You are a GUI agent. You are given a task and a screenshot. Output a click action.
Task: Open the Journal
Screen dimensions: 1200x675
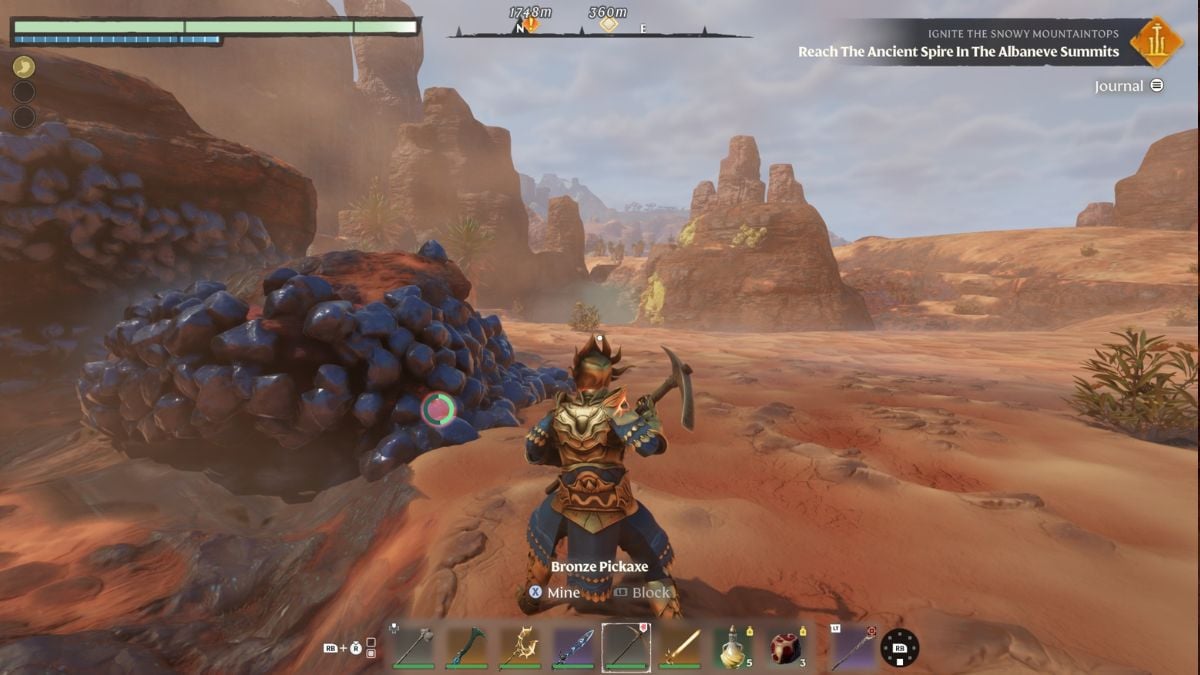point(1128,86)
